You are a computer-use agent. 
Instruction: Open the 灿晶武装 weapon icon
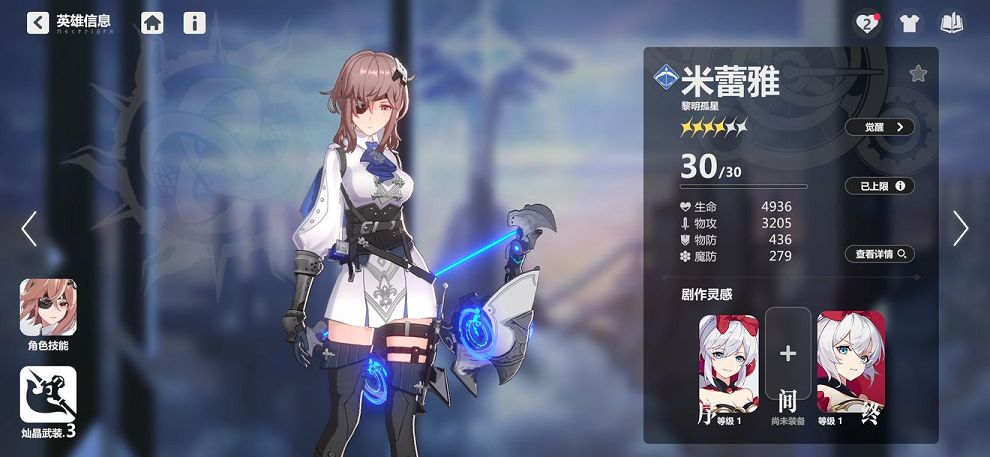tap(48, 395)
